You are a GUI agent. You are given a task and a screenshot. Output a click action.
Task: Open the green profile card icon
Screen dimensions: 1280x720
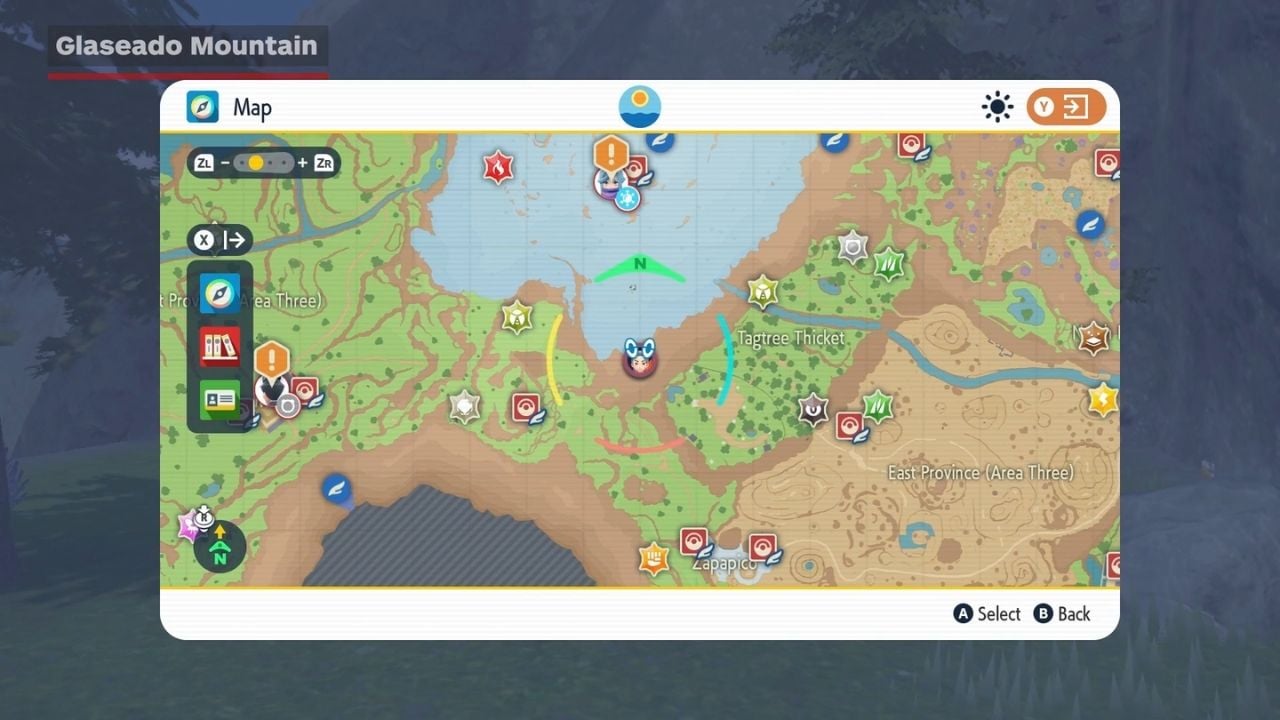coord(220,400)
